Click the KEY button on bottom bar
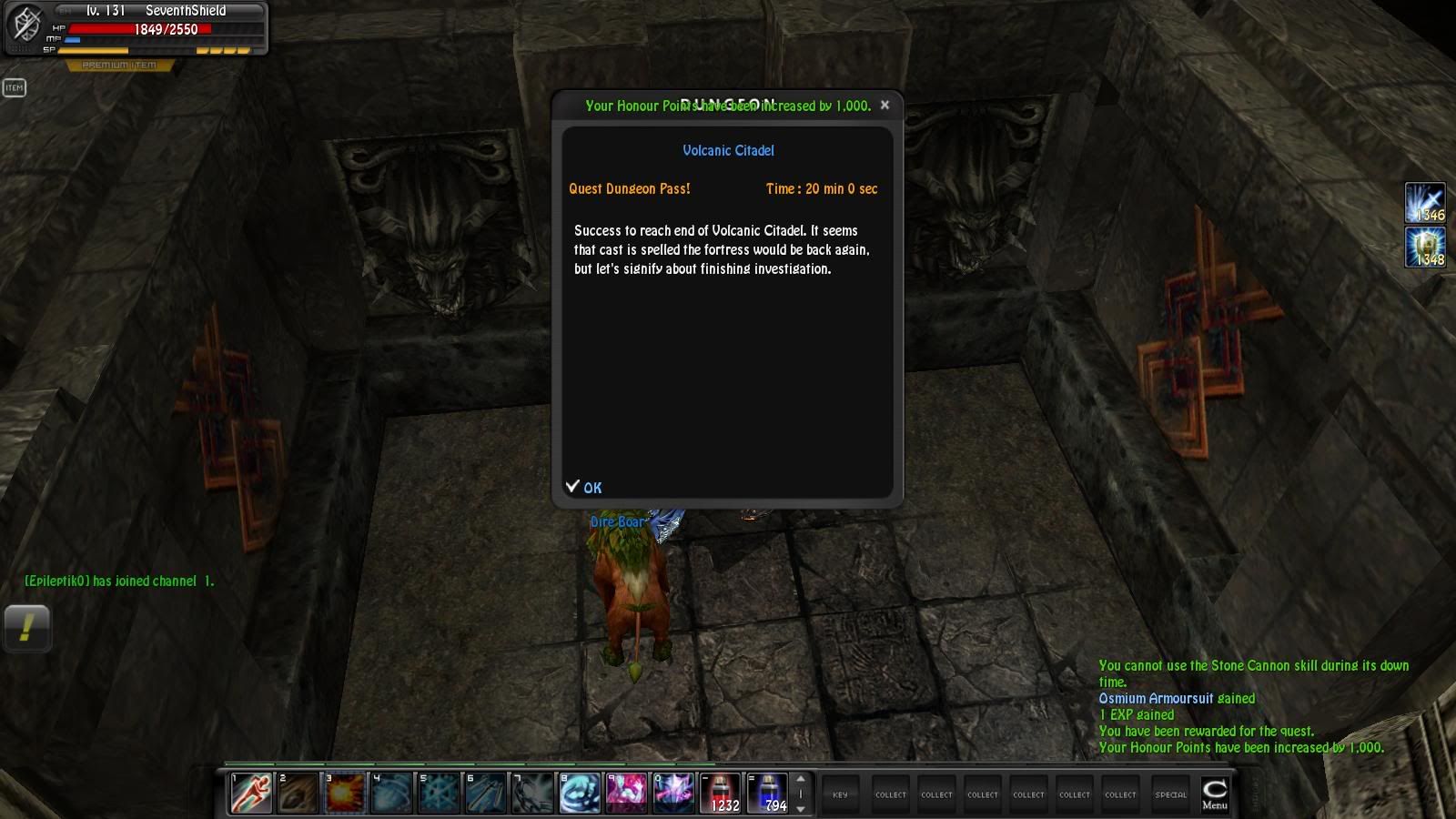This screenshot has height=819, width=1456. [x=840, y=794]
